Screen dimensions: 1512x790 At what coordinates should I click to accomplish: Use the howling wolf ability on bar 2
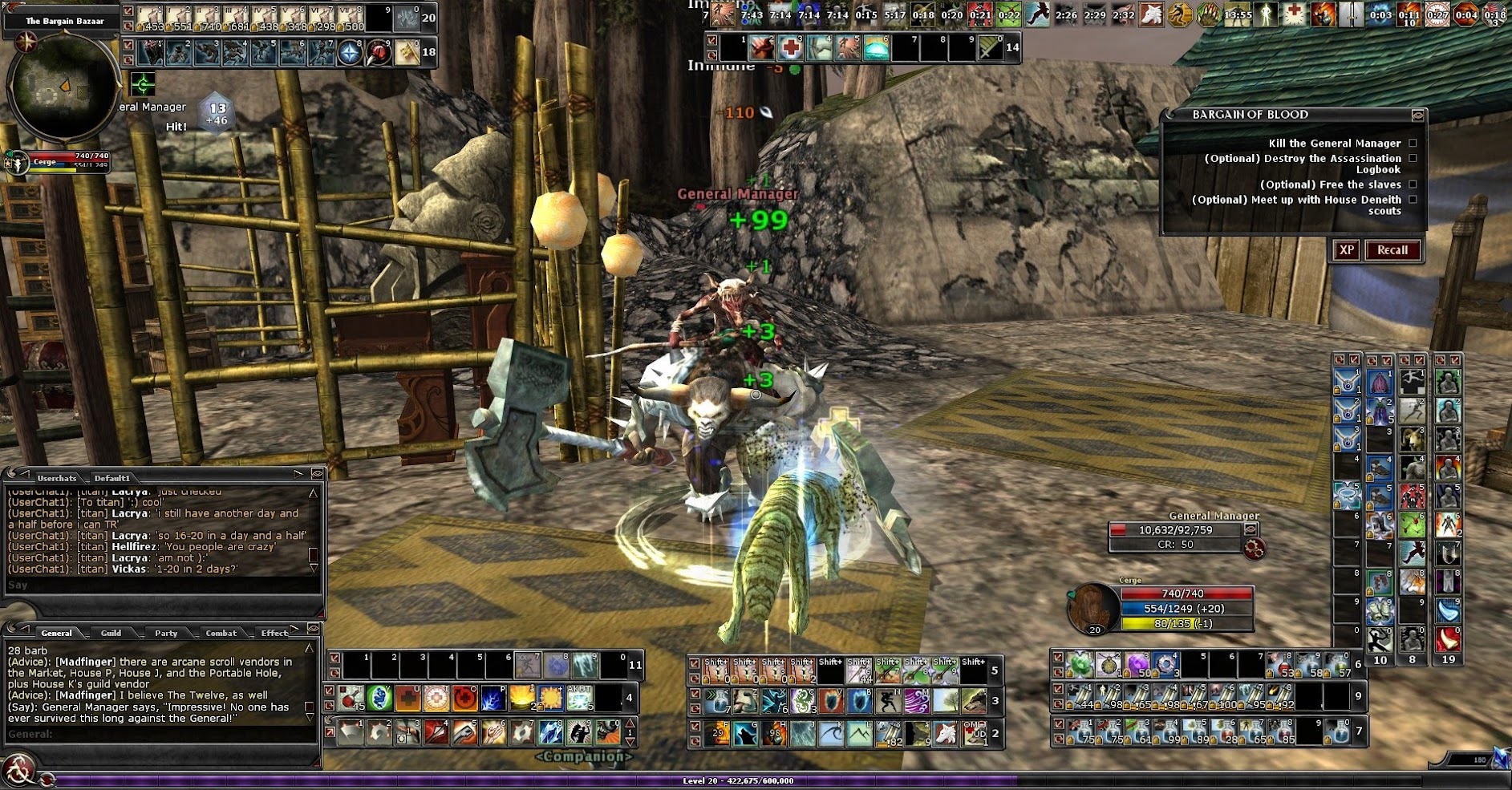pyautogui.click(x=745, y=733)
